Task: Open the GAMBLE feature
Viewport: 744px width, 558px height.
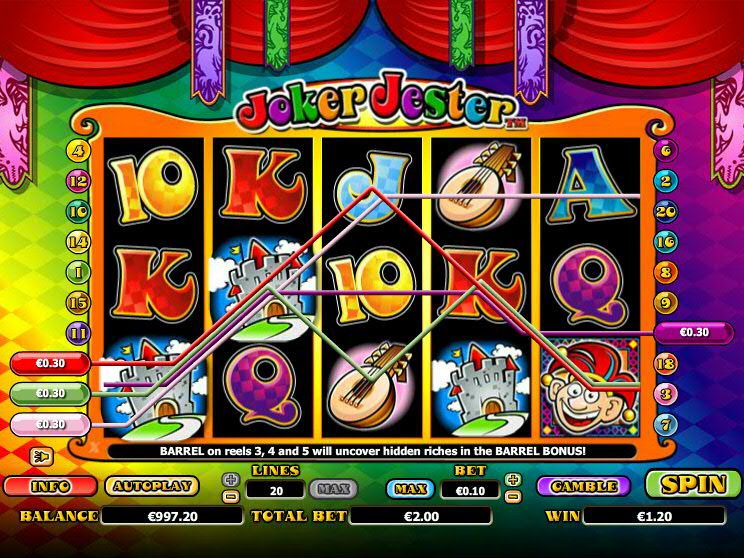Action: [x=583, y=486]
